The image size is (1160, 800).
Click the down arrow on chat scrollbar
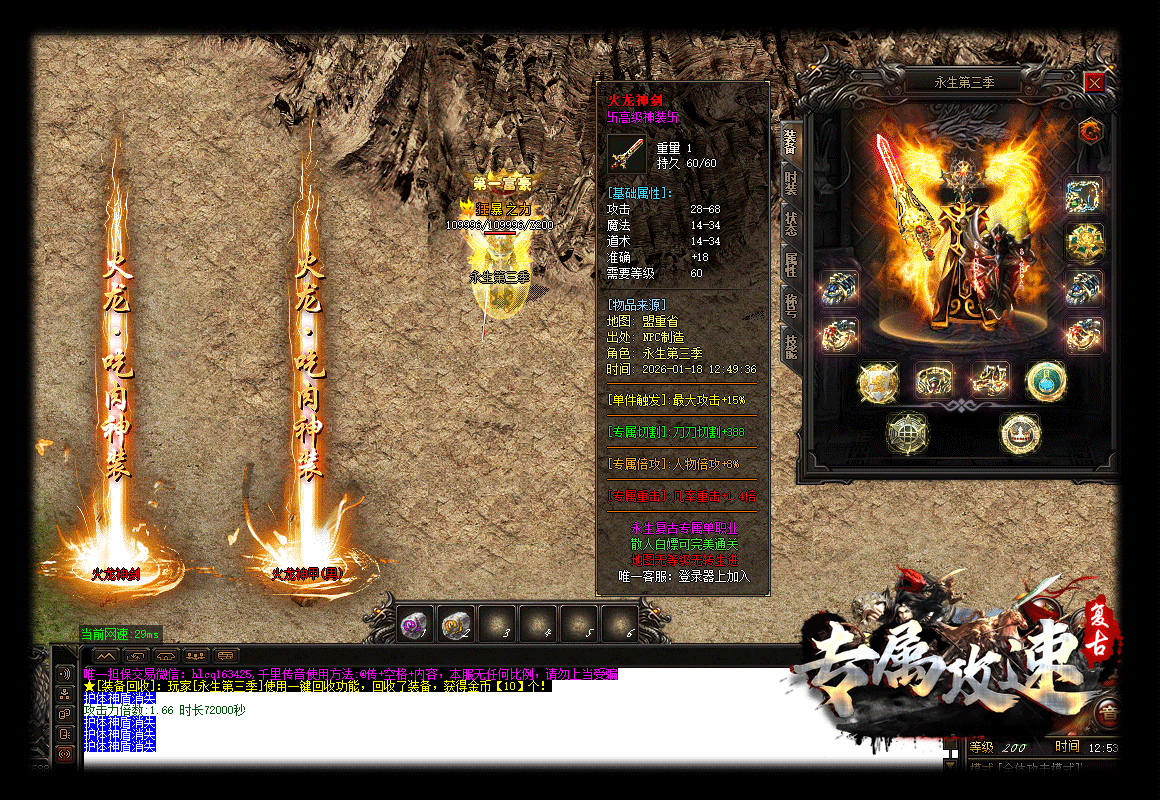click(x=950, y=765)
